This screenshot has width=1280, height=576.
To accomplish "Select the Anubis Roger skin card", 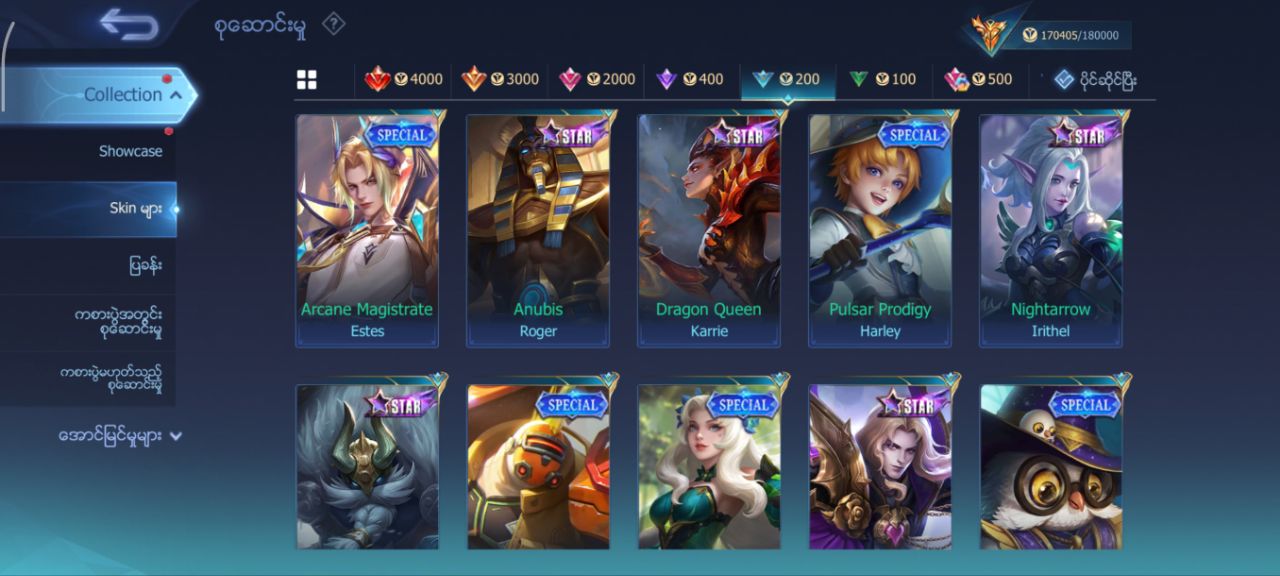I will [x=538, y=230].
